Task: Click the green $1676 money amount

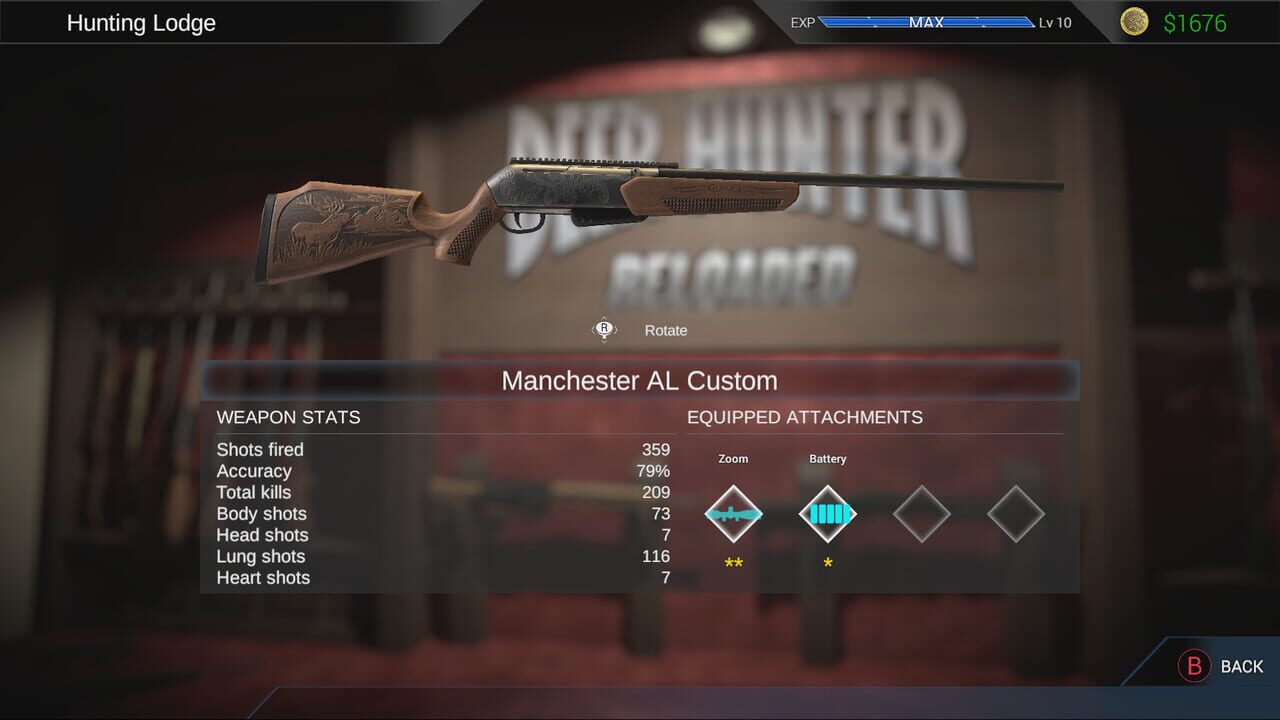Action: pos(1195,22)
